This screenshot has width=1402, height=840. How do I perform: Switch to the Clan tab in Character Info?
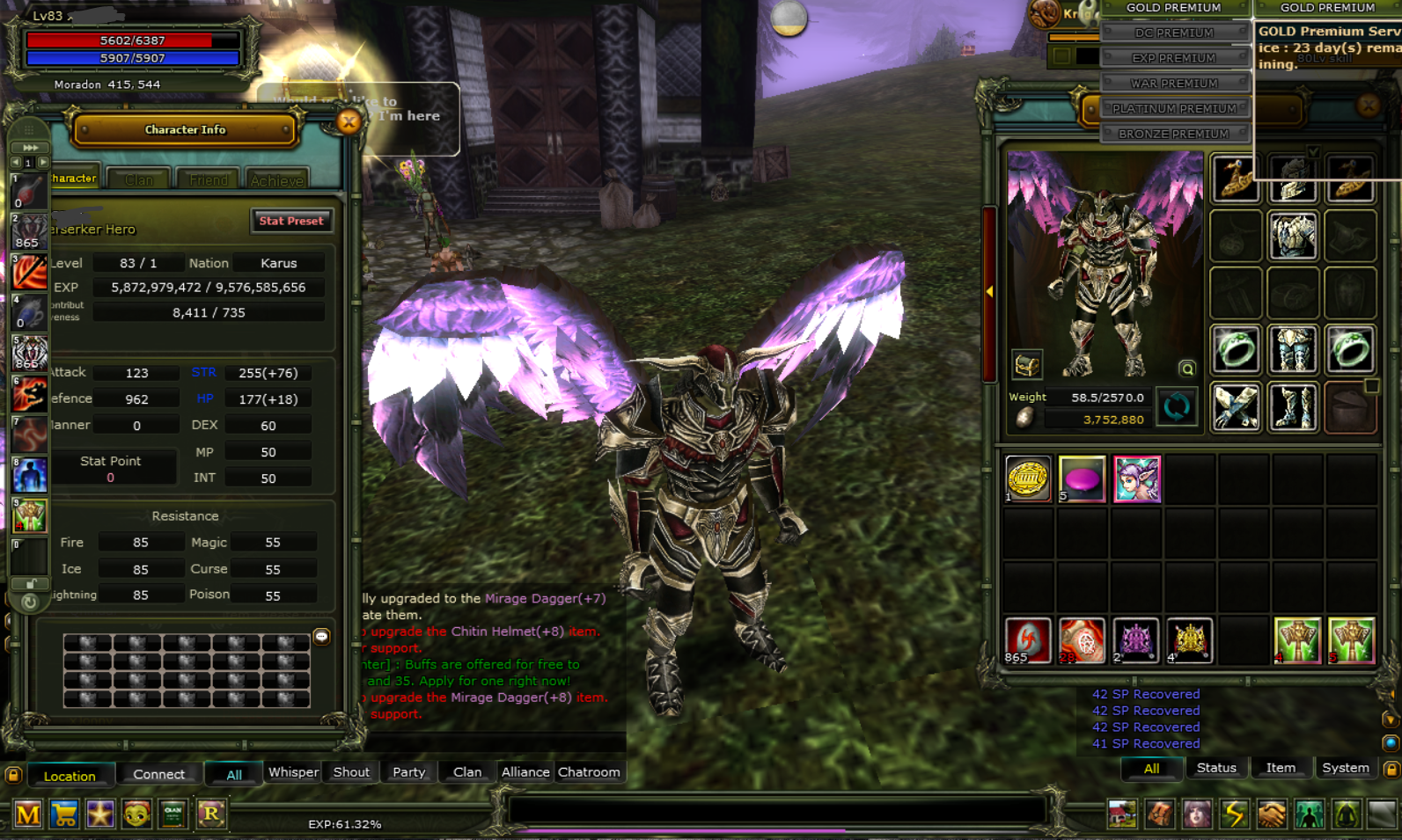138,179
